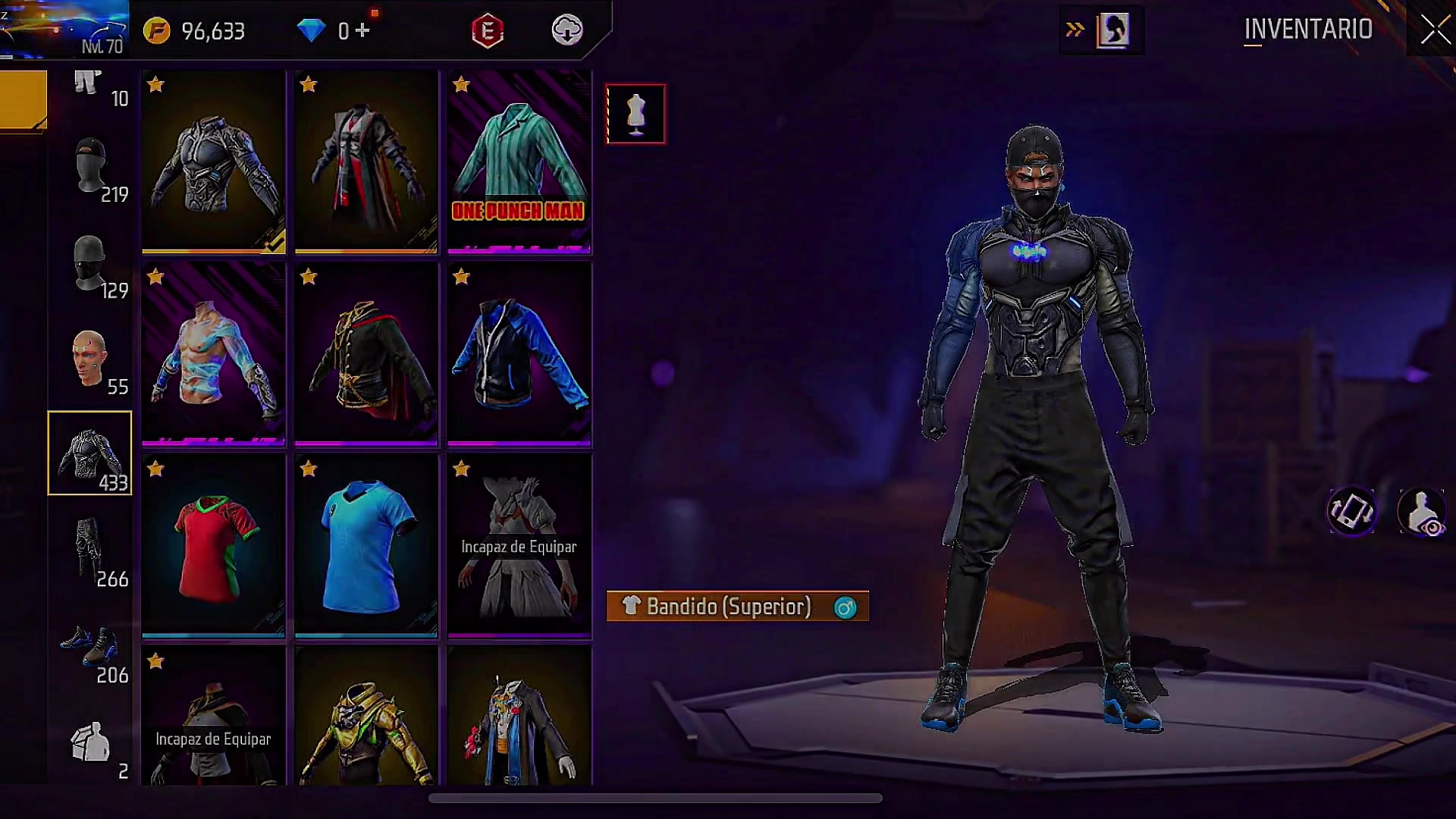Select the equipped dark armor top
Viewport: 1456px width, 819px height.
point(214,161)
